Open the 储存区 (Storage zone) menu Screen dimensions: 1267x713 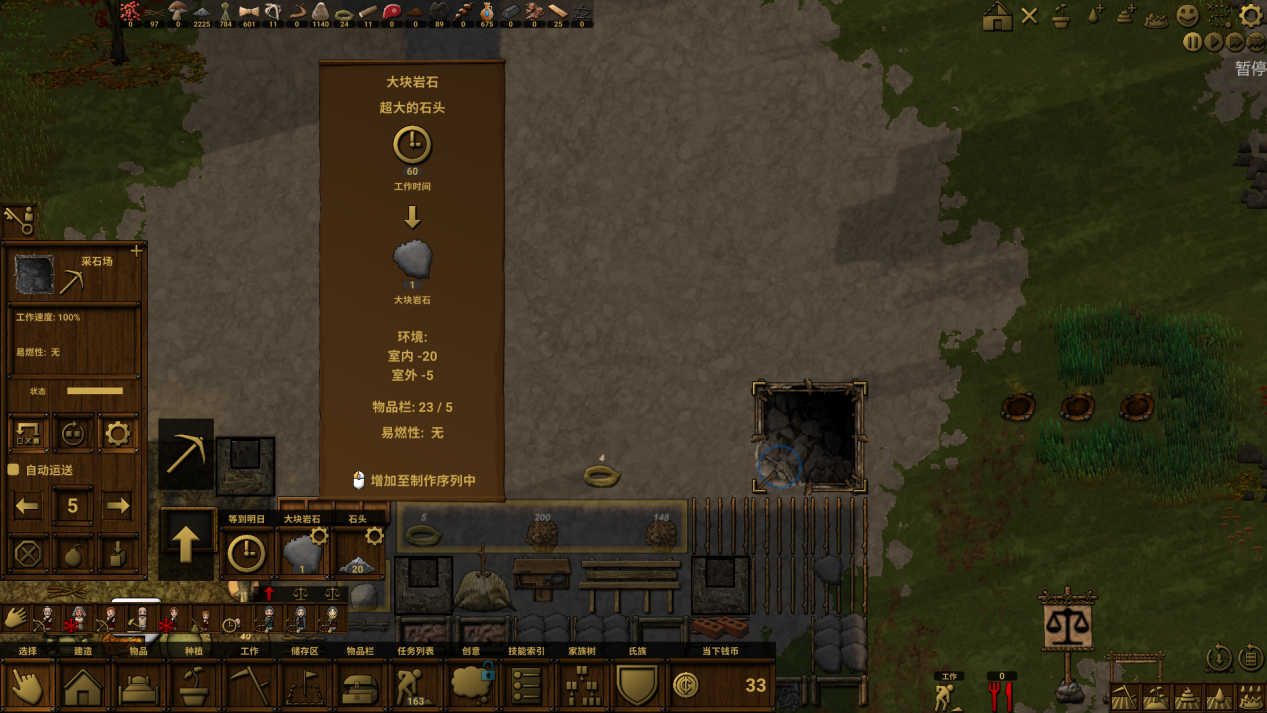pyautogui.click(x=304, y=686)
